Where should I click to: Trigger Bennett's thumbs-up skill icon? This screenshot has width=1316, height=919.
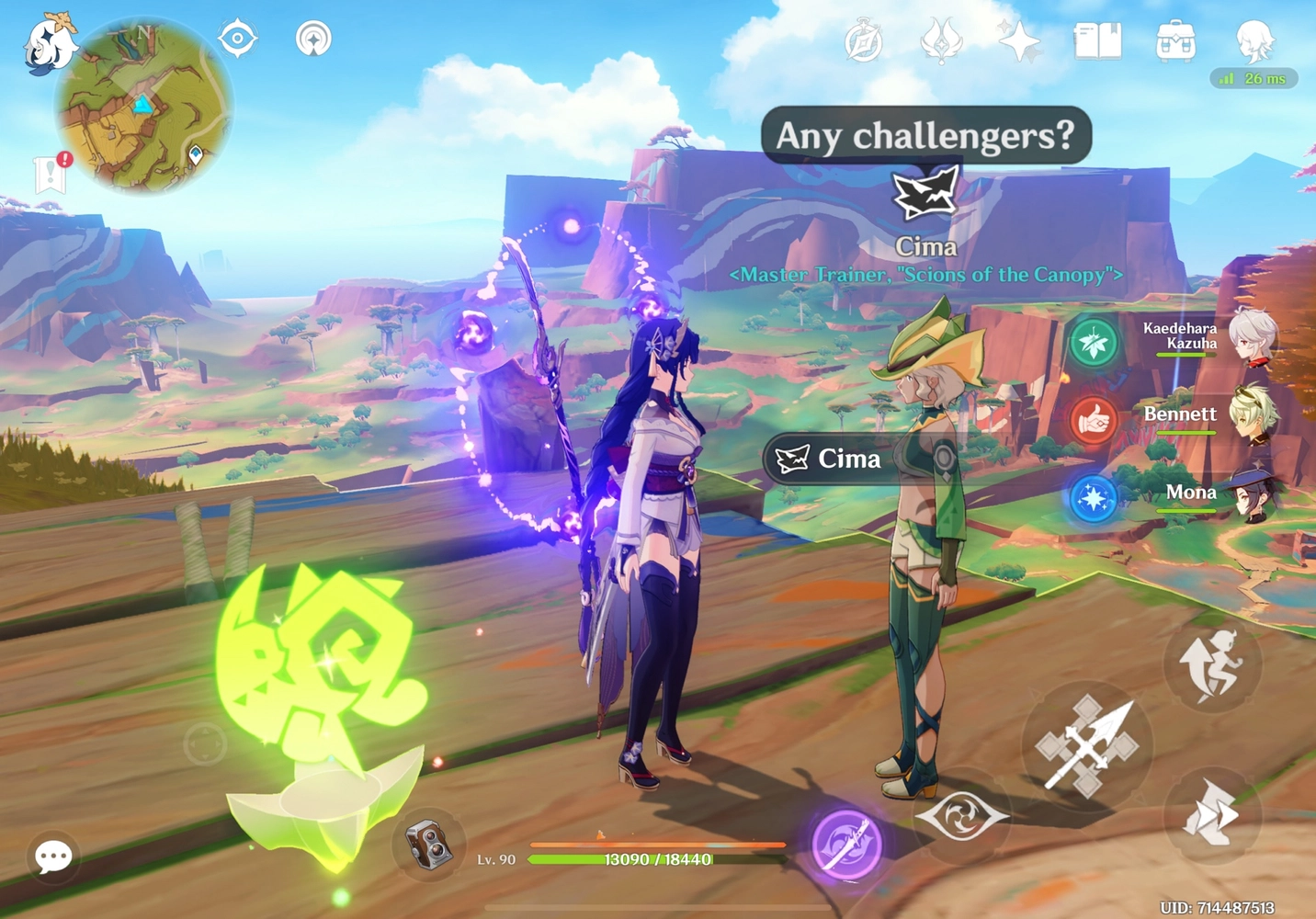[1094, 419]
